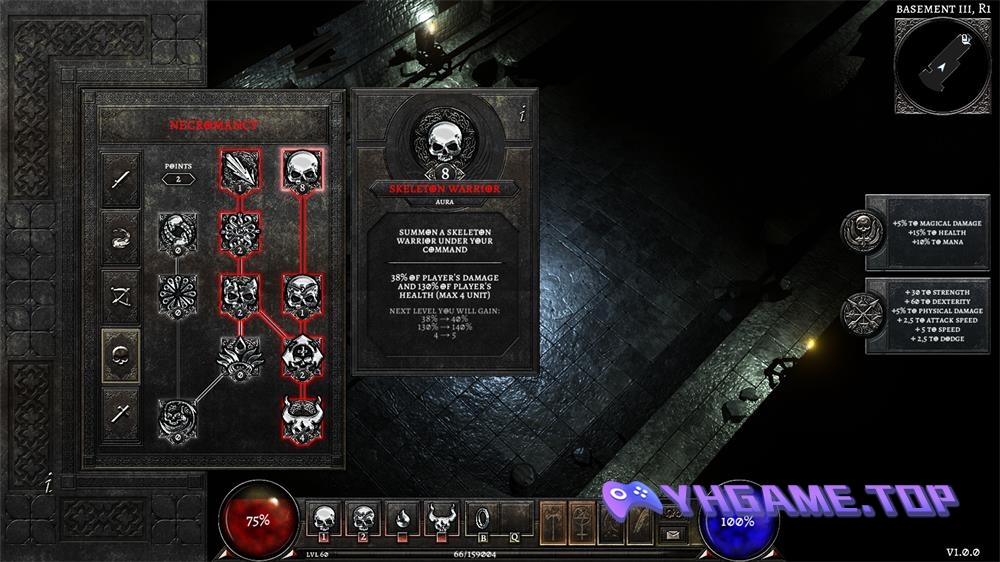Choose the unlearned lotus flame skill node
This screenshot has height=562, width=1000.
tap(240, 355)
